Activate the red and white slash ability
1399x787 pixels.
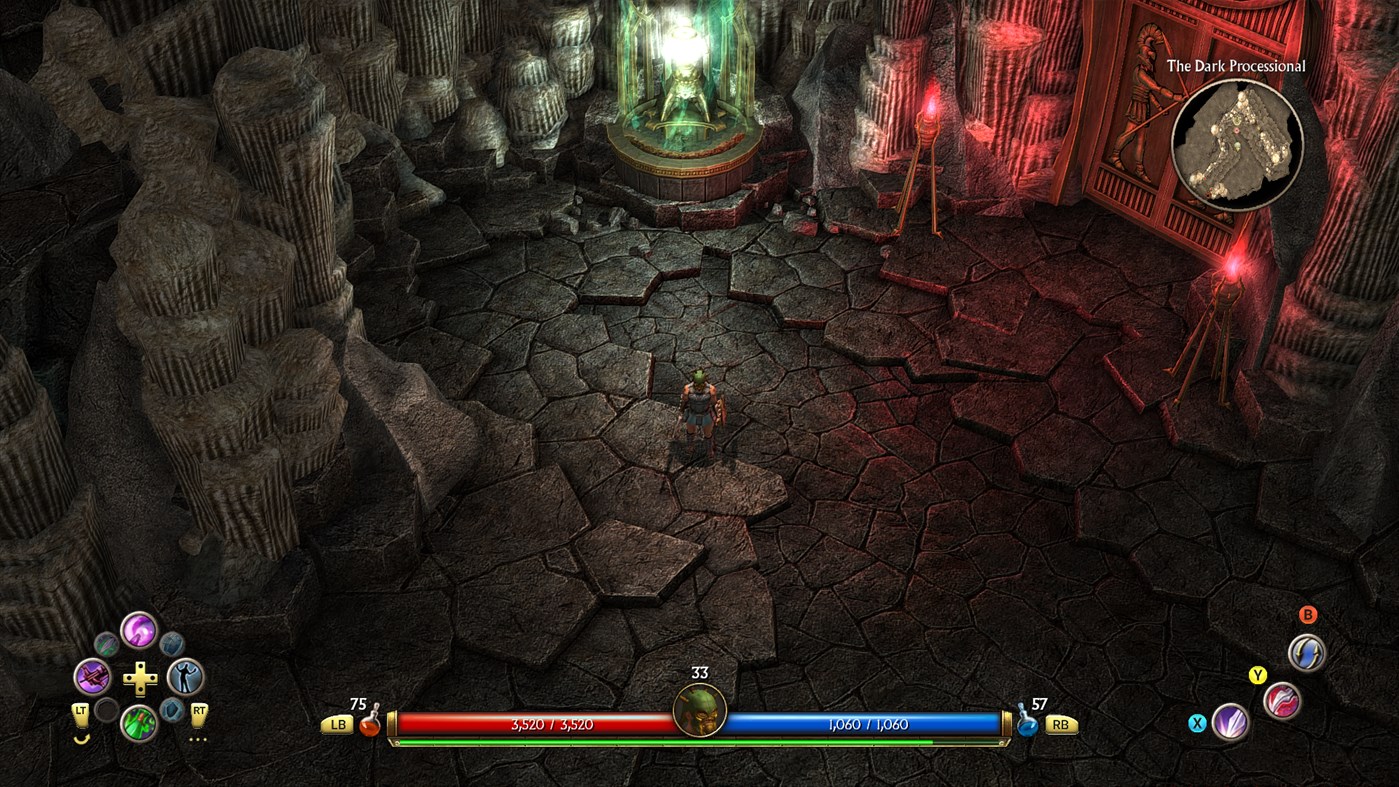coord(1282,700)
